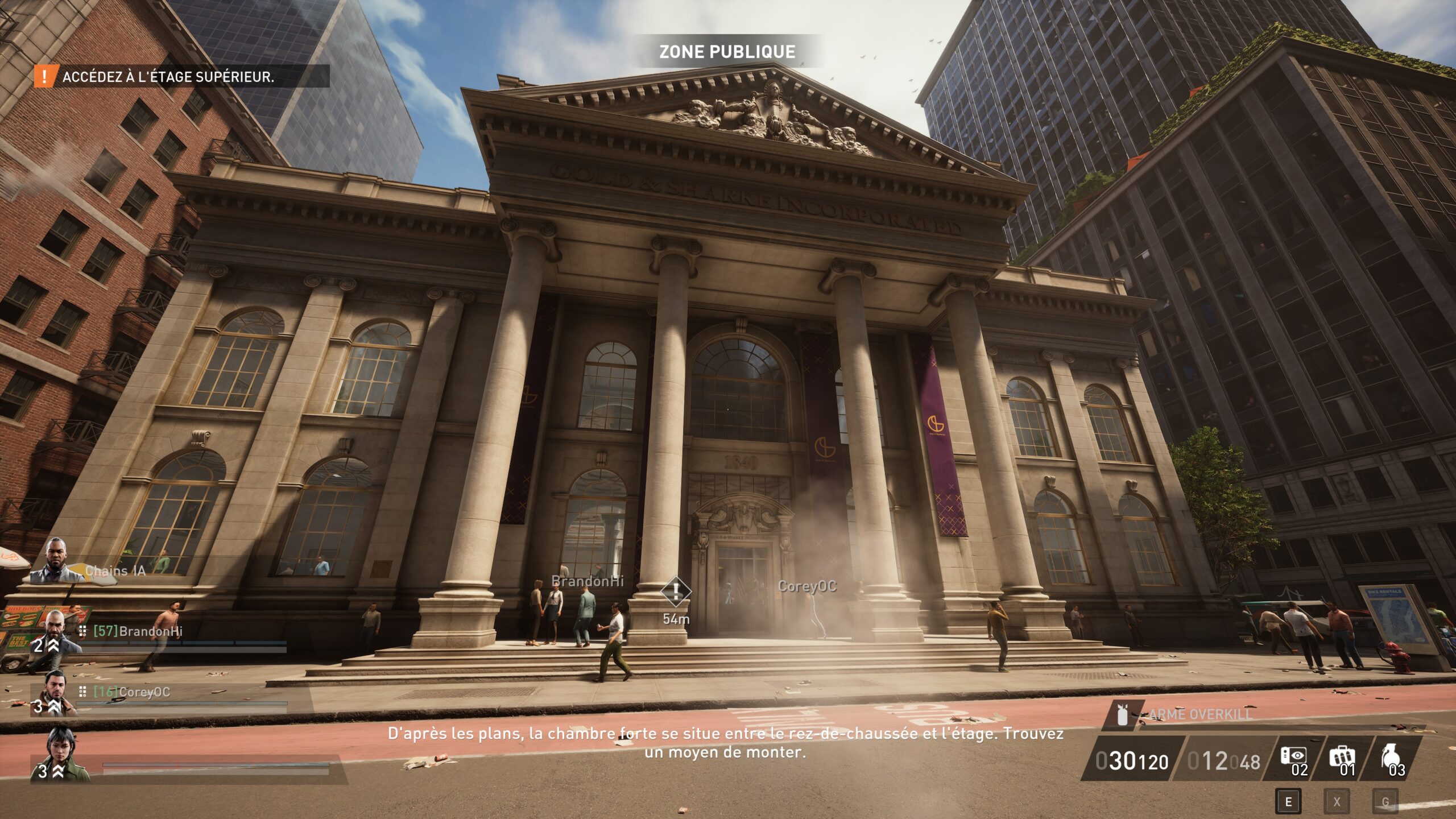Click the Zone Publique area banner
The height and width of the screenshot is (819, 1456).
tap(727, 52)
